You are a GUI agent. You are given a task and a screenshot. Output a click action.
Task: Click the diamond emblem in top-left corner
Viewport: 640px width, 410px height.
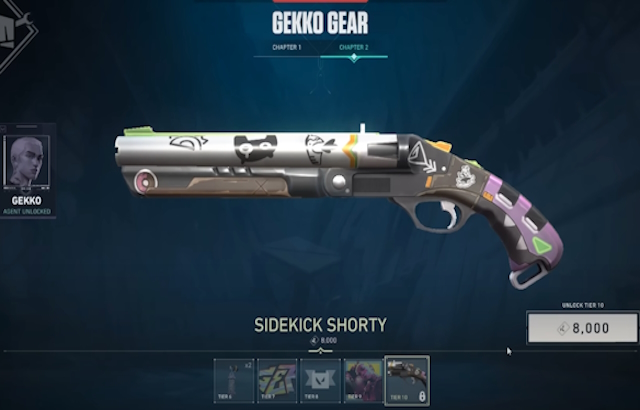(14, 30)
